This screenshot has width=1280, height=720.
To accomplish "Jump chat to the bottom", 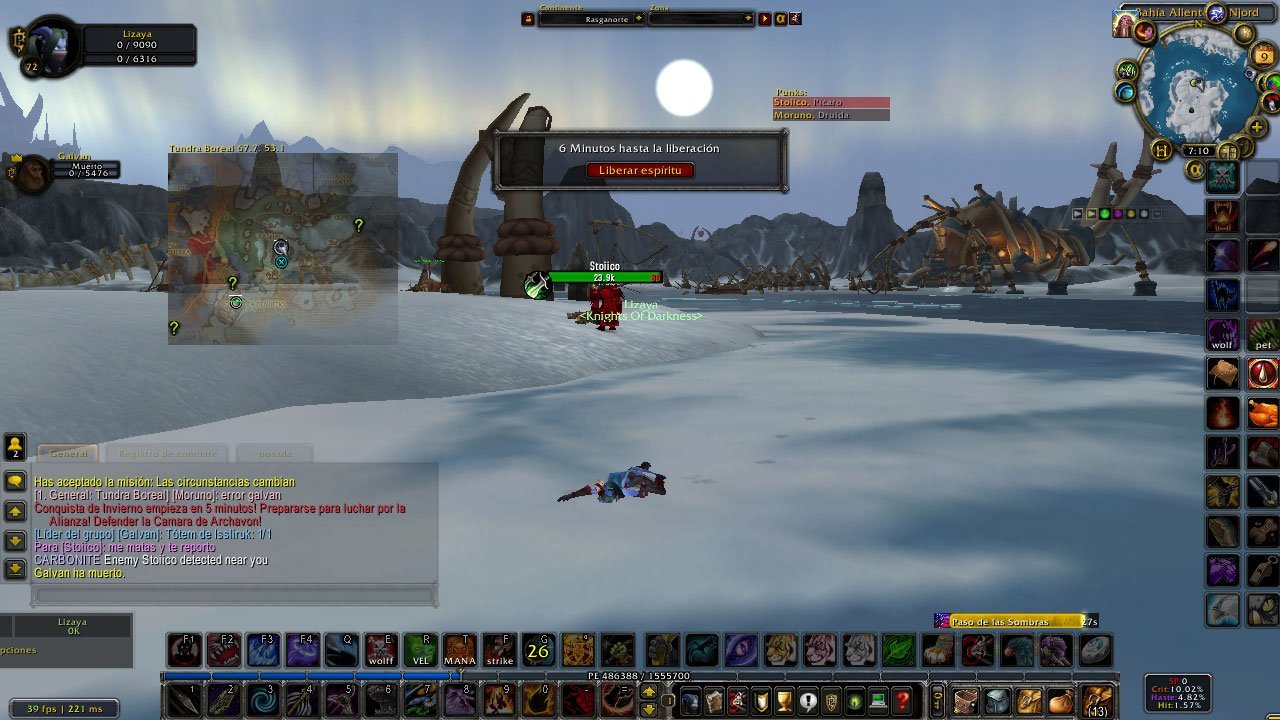I will [15, 569].
